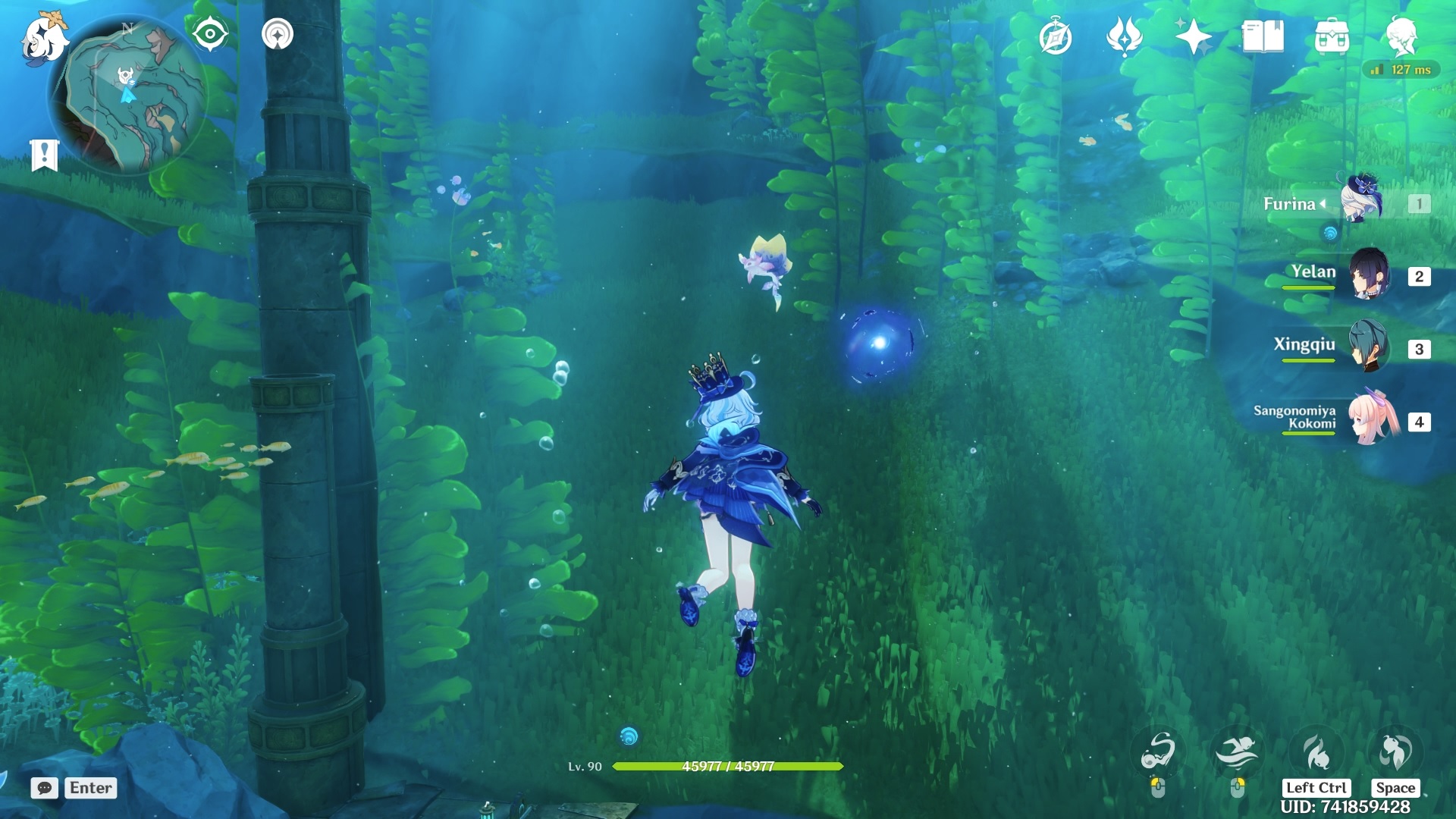This screenshot has height=819, width=1456.
Task: Open the quest banner below the minimap
Action: [x=45, y=150]
